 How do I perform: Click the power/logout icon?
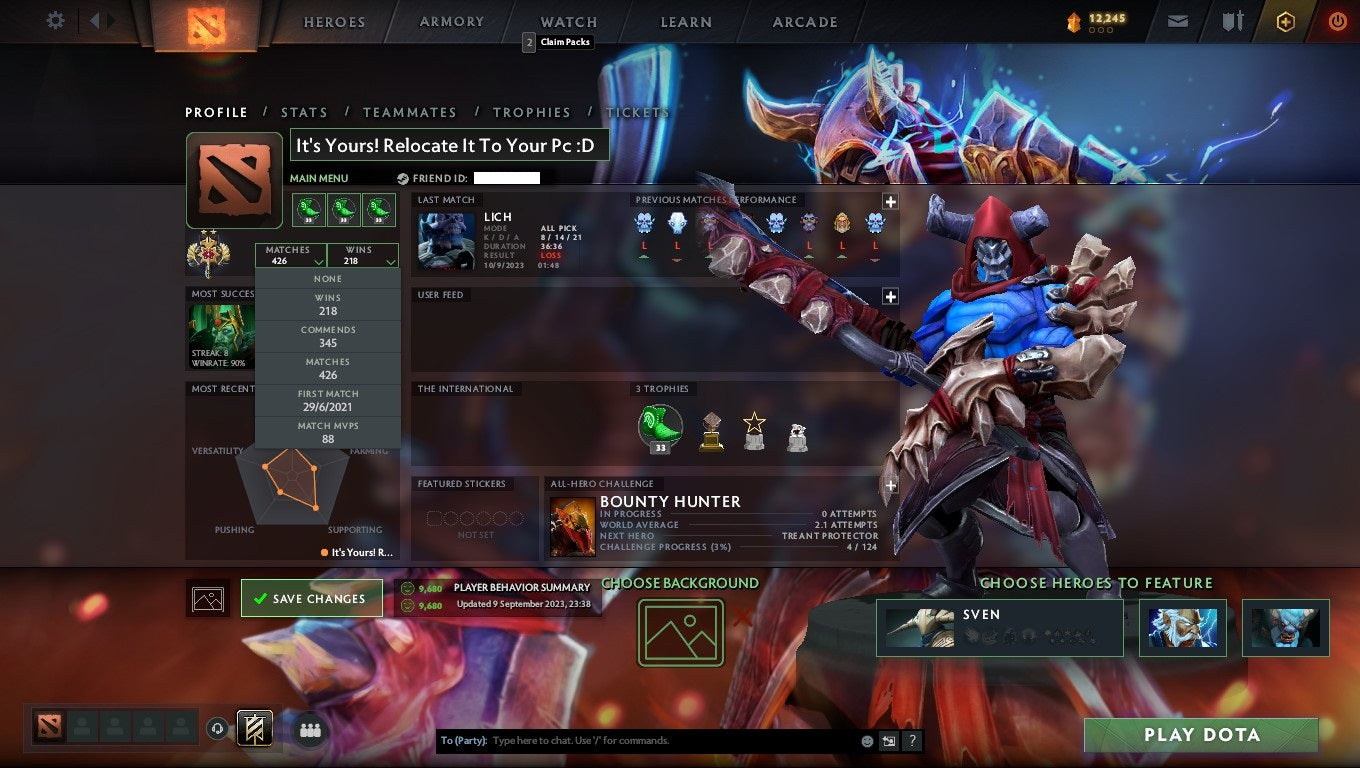(x=1340, y=20)
